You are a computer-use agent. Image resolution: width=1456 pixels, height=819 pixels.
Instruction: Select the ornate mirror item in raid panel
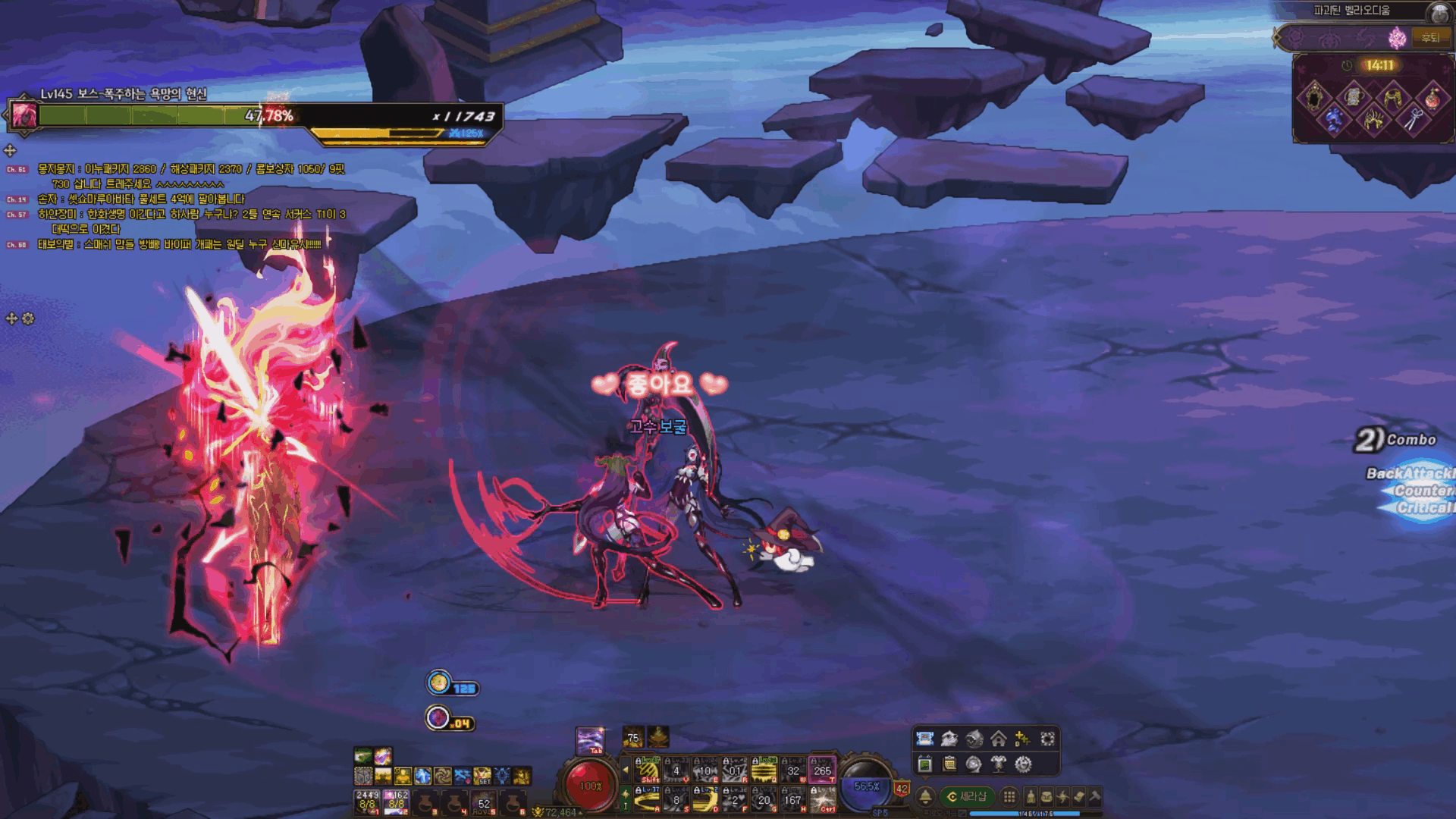[x=1313, y=98]
